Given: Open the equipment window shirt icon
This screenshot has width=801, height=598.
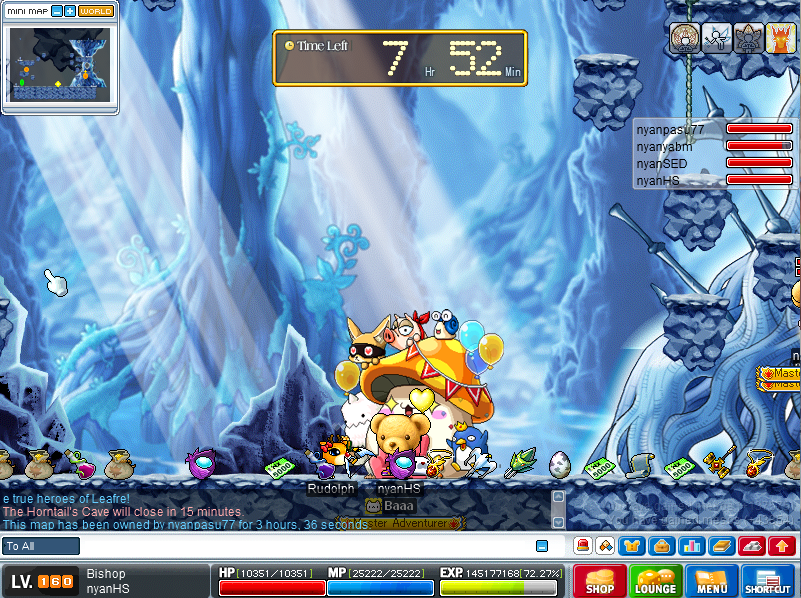Looking at the screenshot, I should tap(631, 546).
